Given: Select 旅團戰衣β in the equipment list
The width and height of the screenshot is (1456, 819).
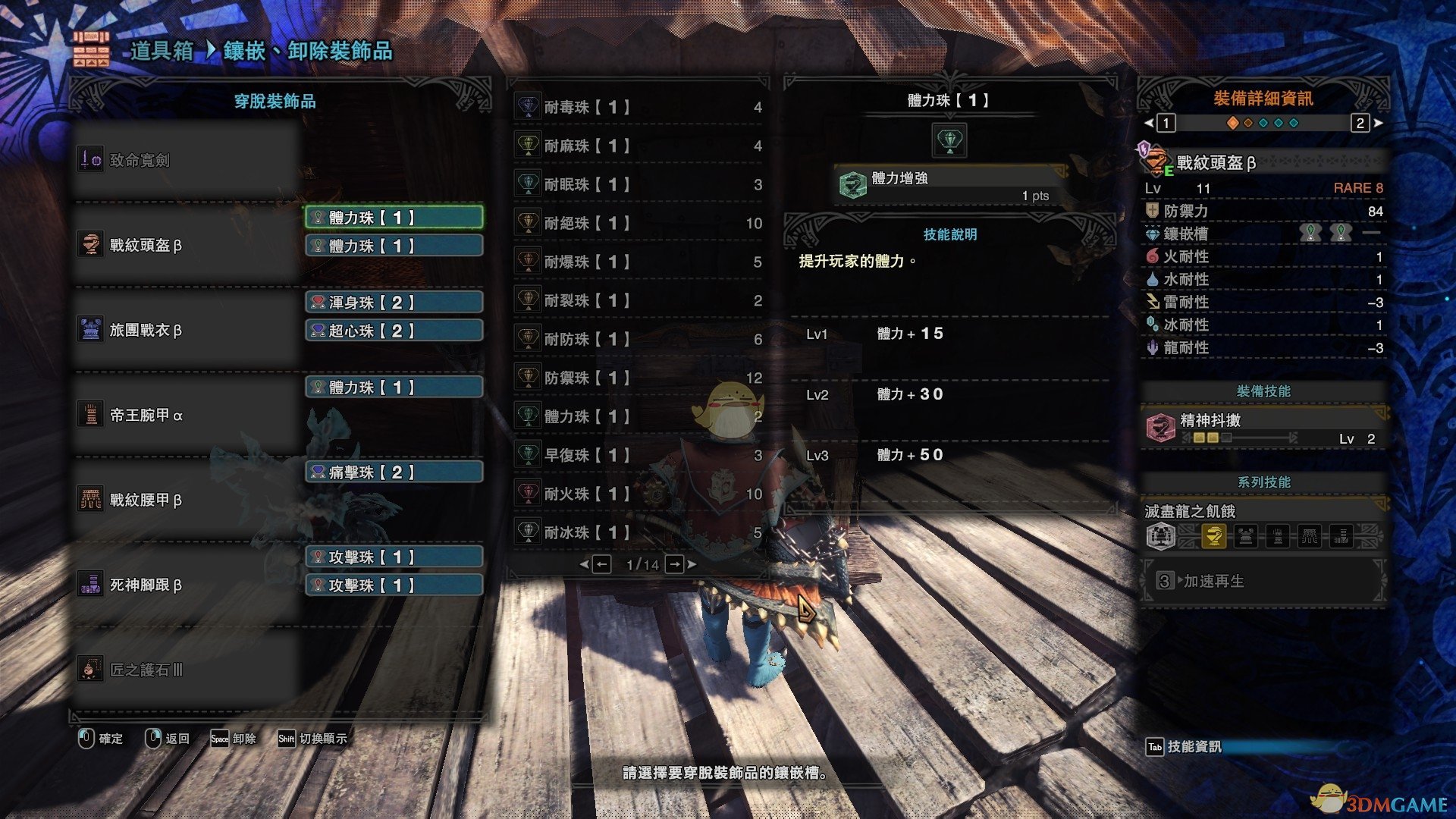Looking at the screenshot, I should [187, 330].
